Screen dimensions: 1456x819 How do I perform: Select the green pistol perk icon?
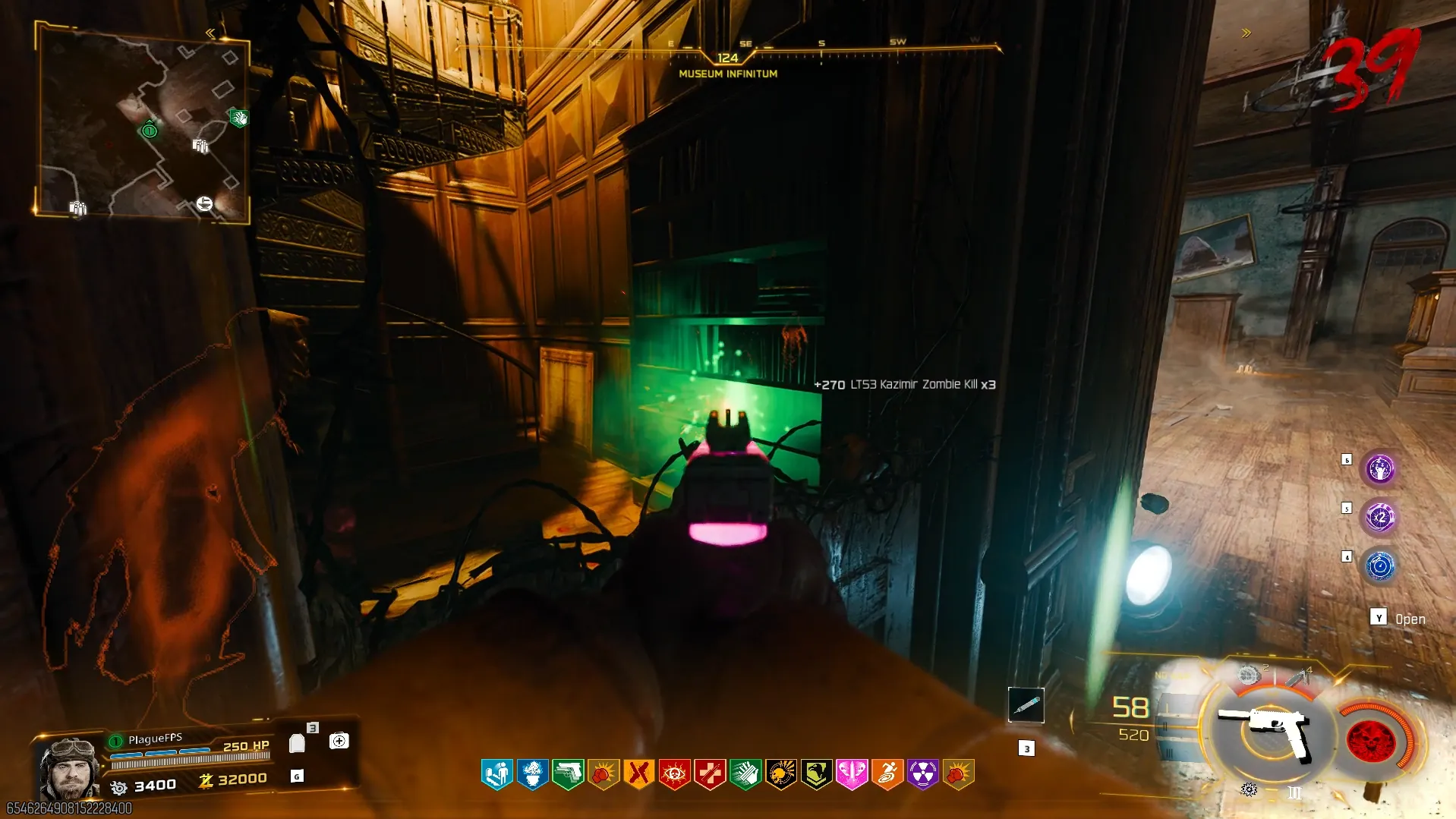(568, 775)
